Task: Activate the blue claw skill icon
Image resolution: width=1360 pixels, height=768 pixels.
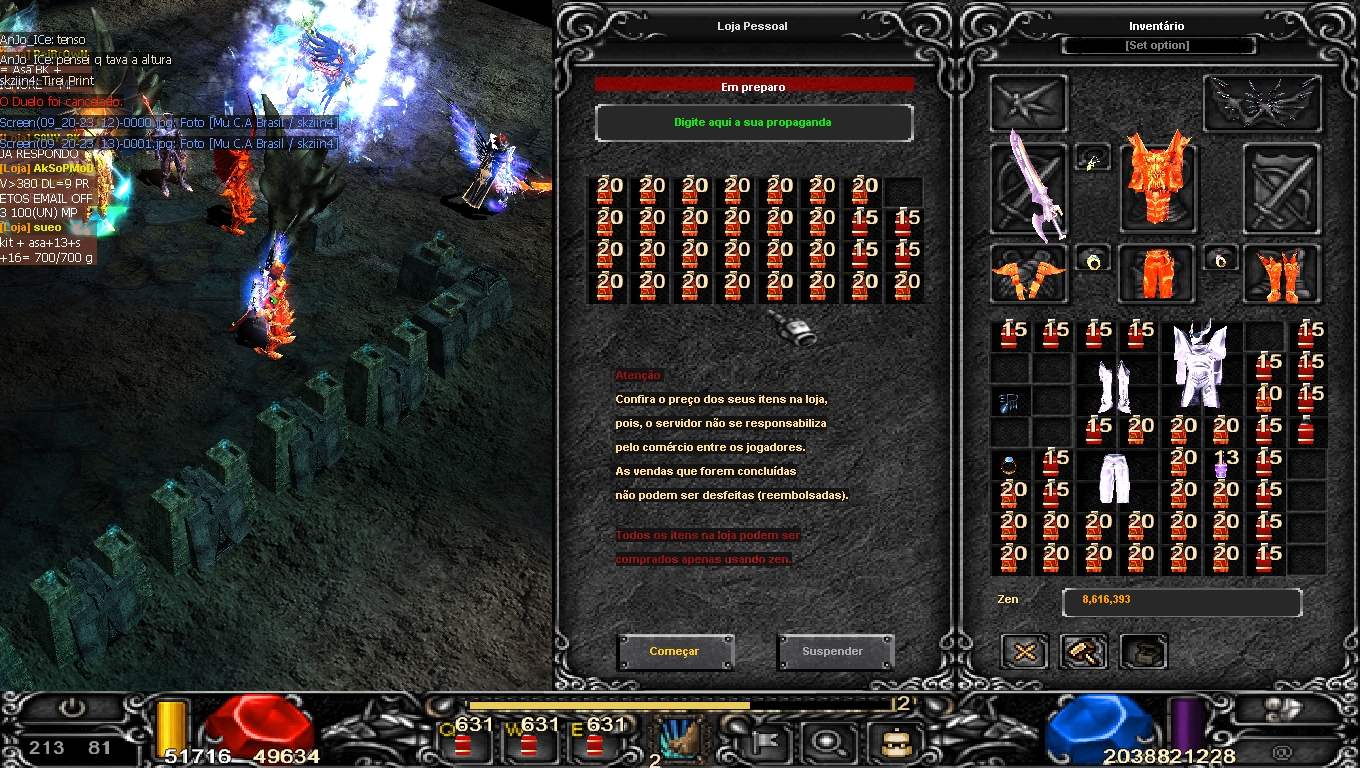Action: coord(680,740)
